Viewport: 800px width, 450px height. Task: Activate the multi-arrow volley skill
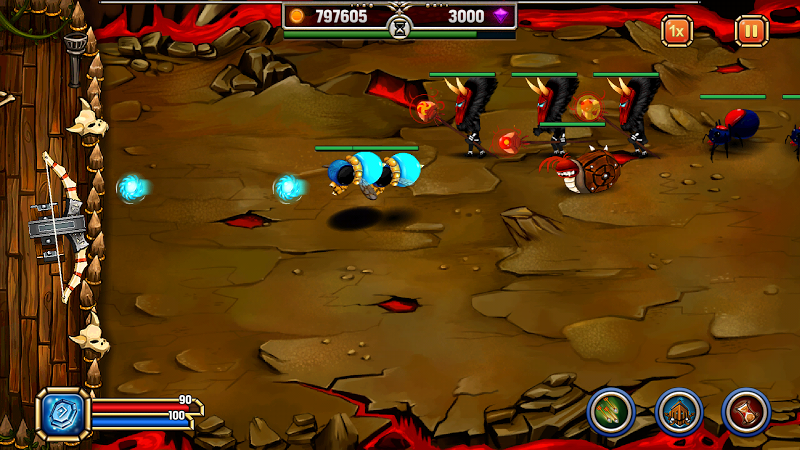point(610,411)
